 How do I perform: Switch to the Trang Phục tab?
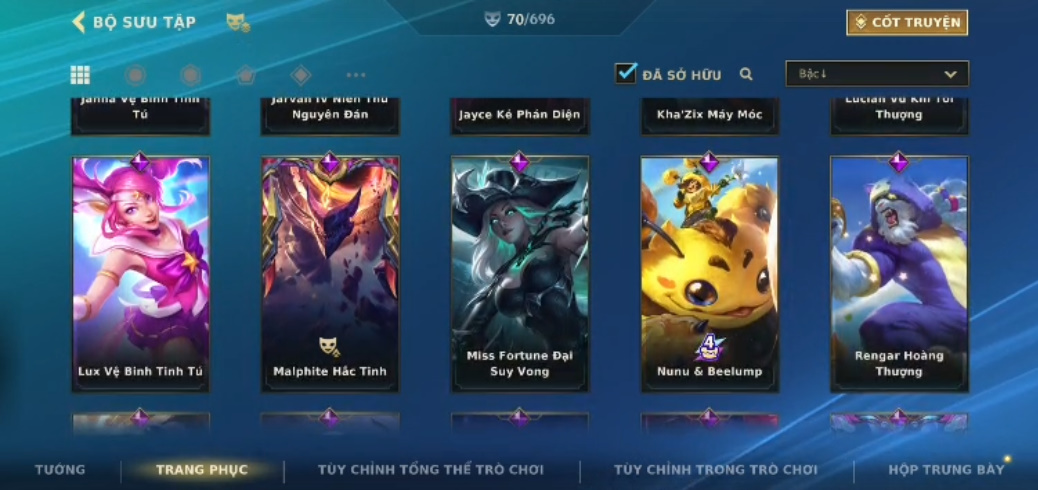coord(202,469)
